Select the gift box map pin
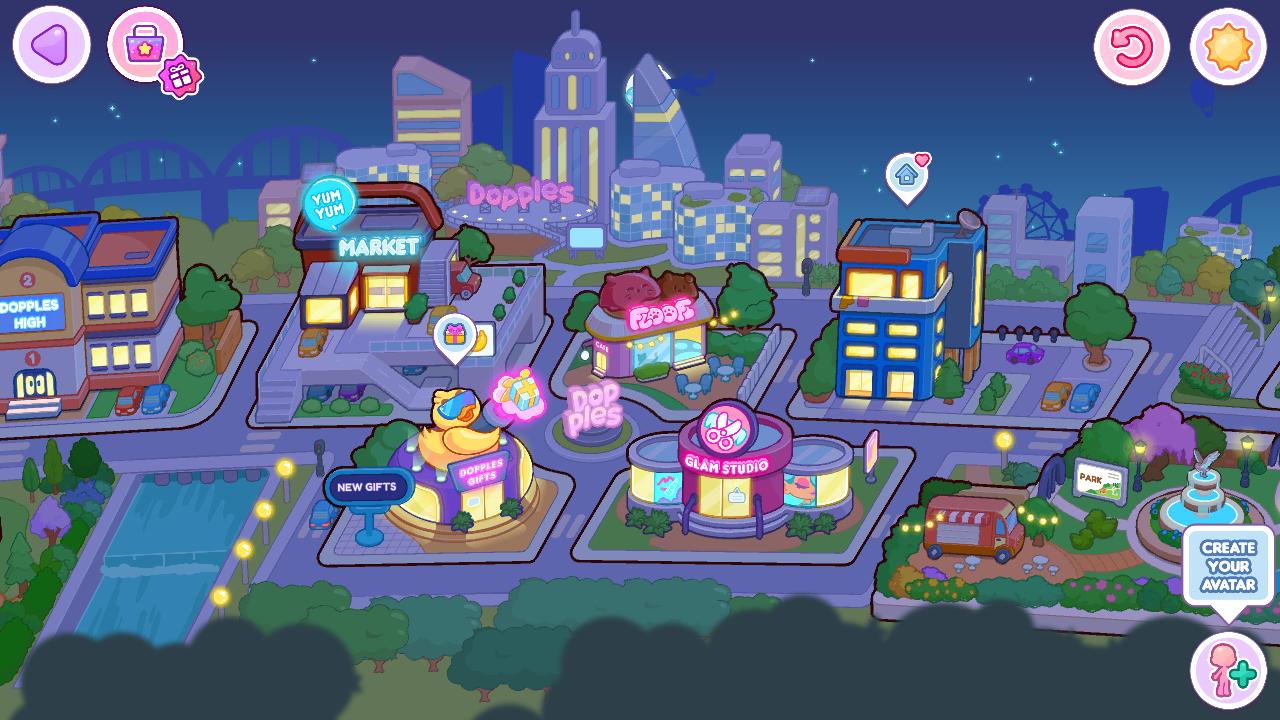This screenshot has width=1280, height=720. point(455,335)
